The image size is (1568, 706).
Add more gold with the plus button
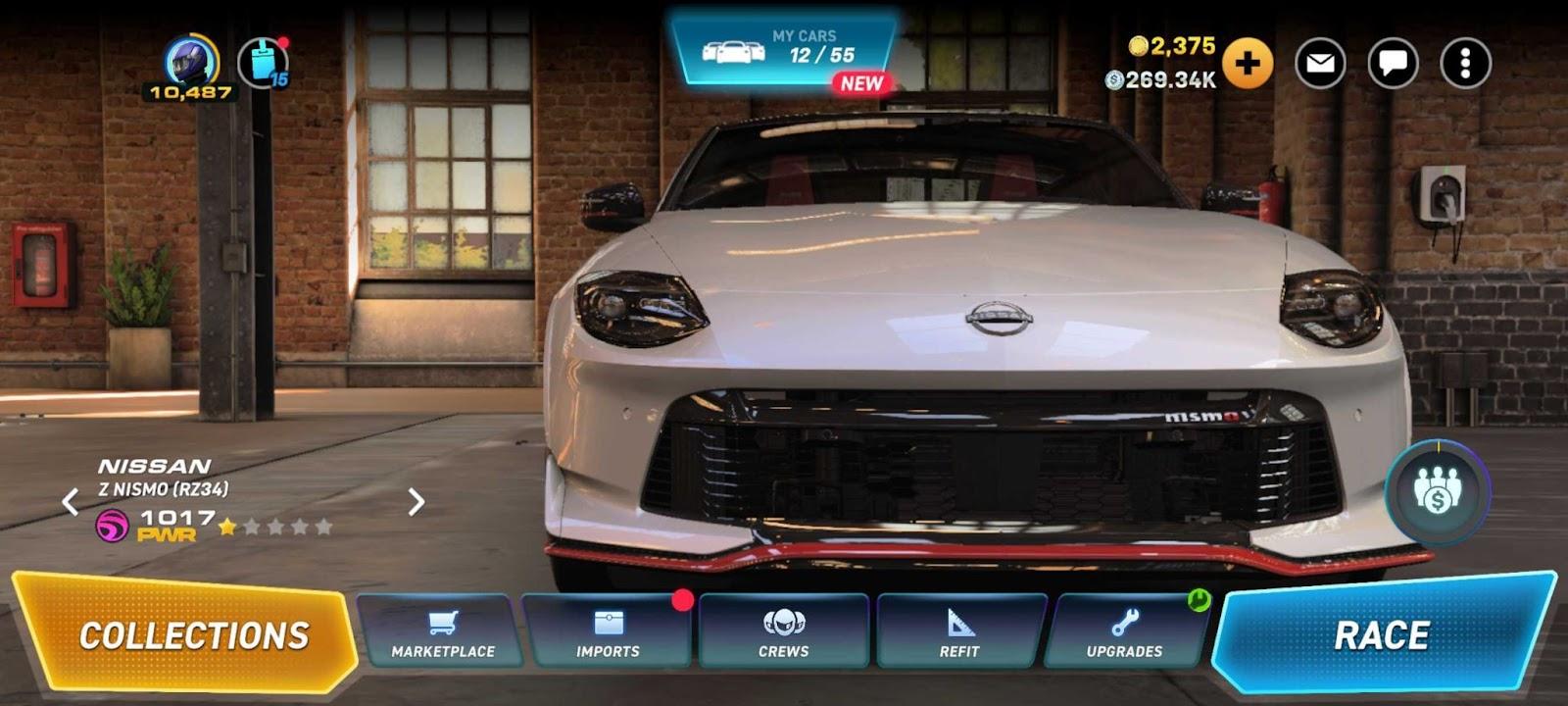1248,64
